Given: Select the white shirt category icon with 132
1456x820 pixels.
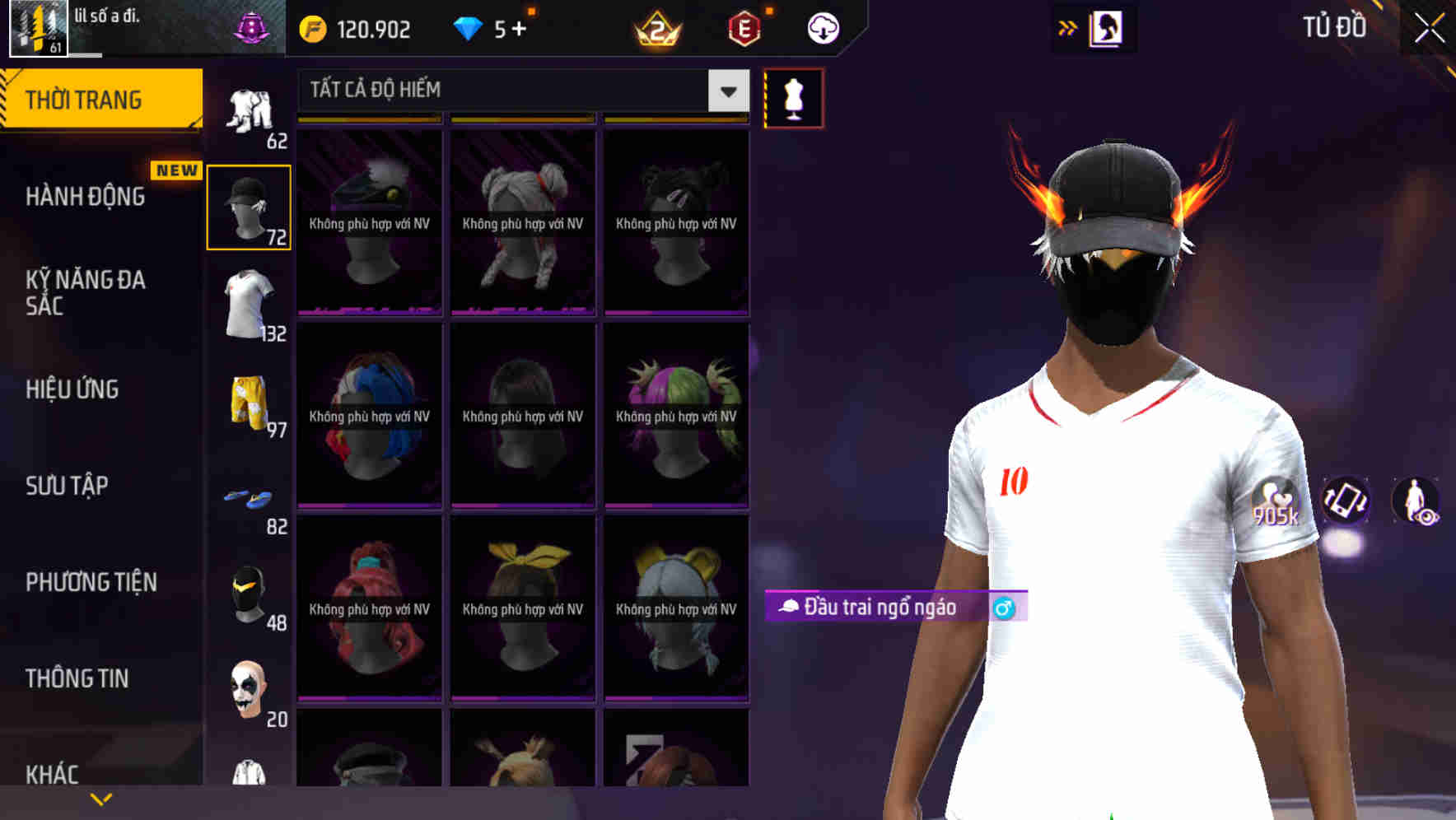Looking at the screenshot, I should coord(249,303).
